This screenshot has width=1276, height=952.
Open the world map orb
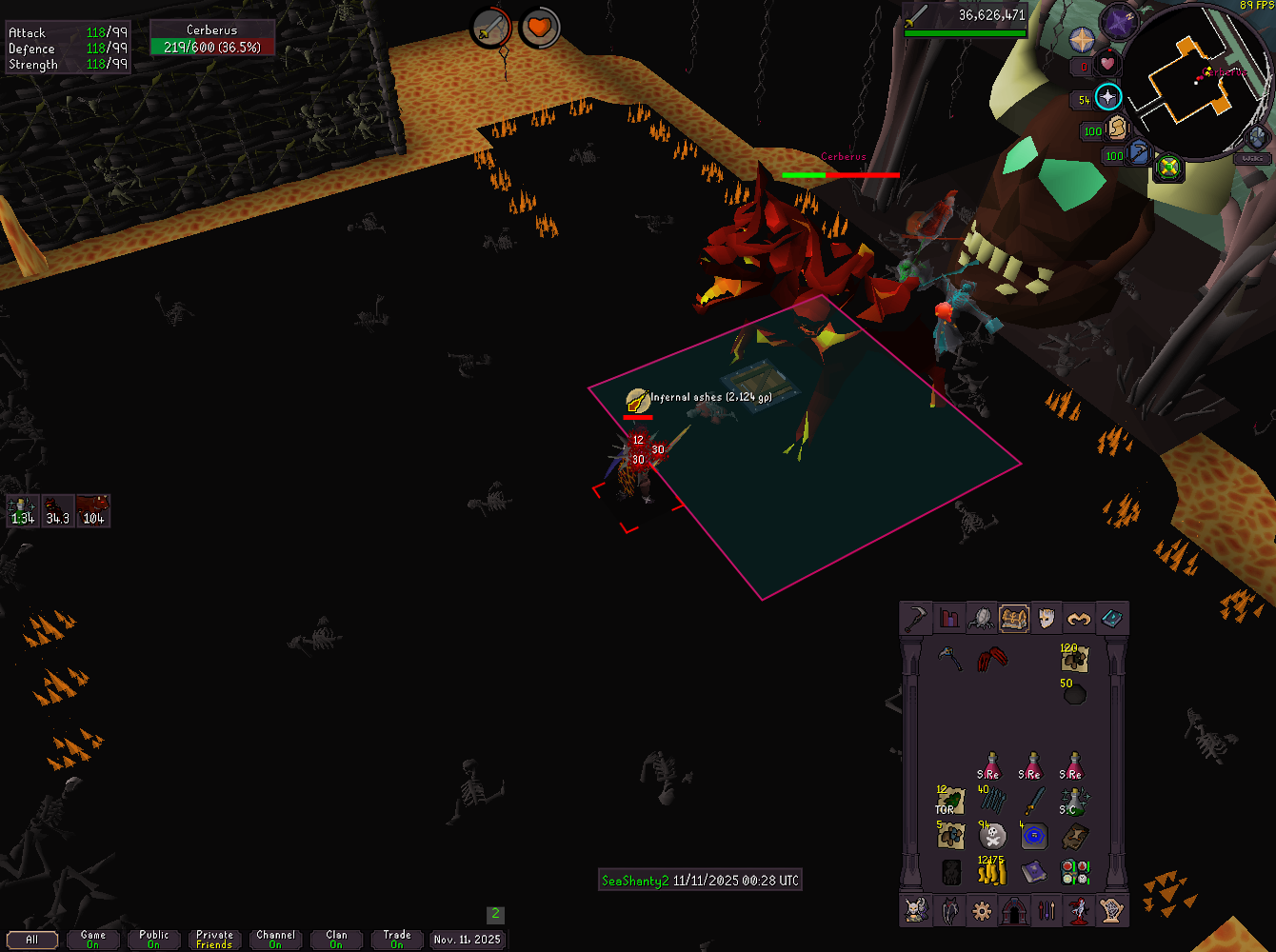coord(1168,169)
